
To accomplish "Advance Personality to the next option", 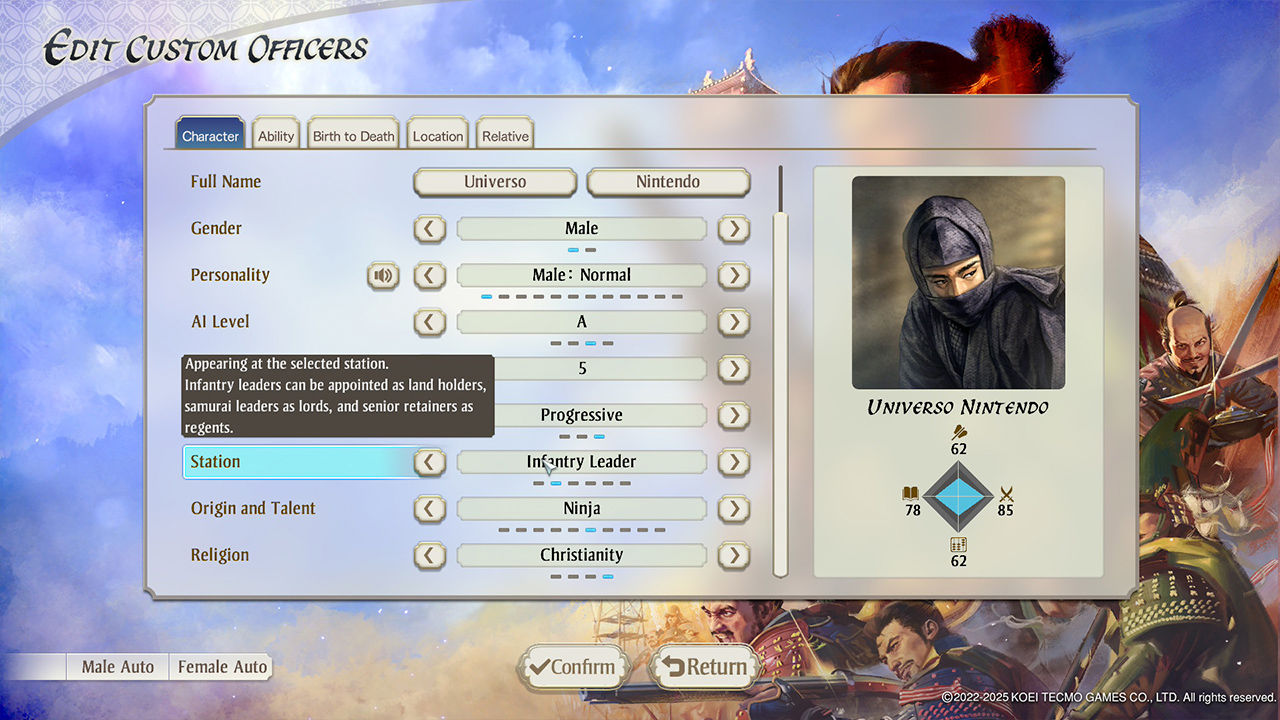I will [734, 275].
